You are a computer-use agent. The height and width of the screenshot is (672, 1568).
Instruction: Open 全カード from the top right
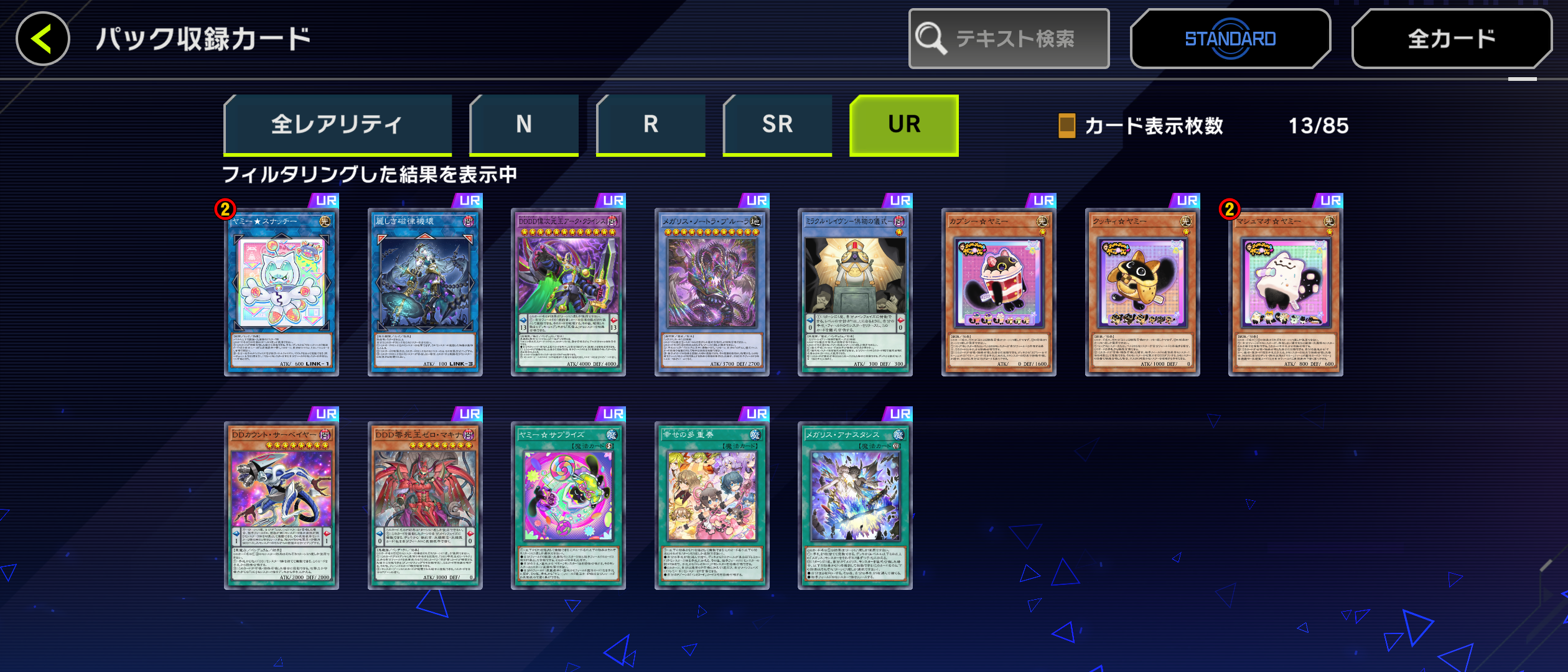click(1451, 38)
